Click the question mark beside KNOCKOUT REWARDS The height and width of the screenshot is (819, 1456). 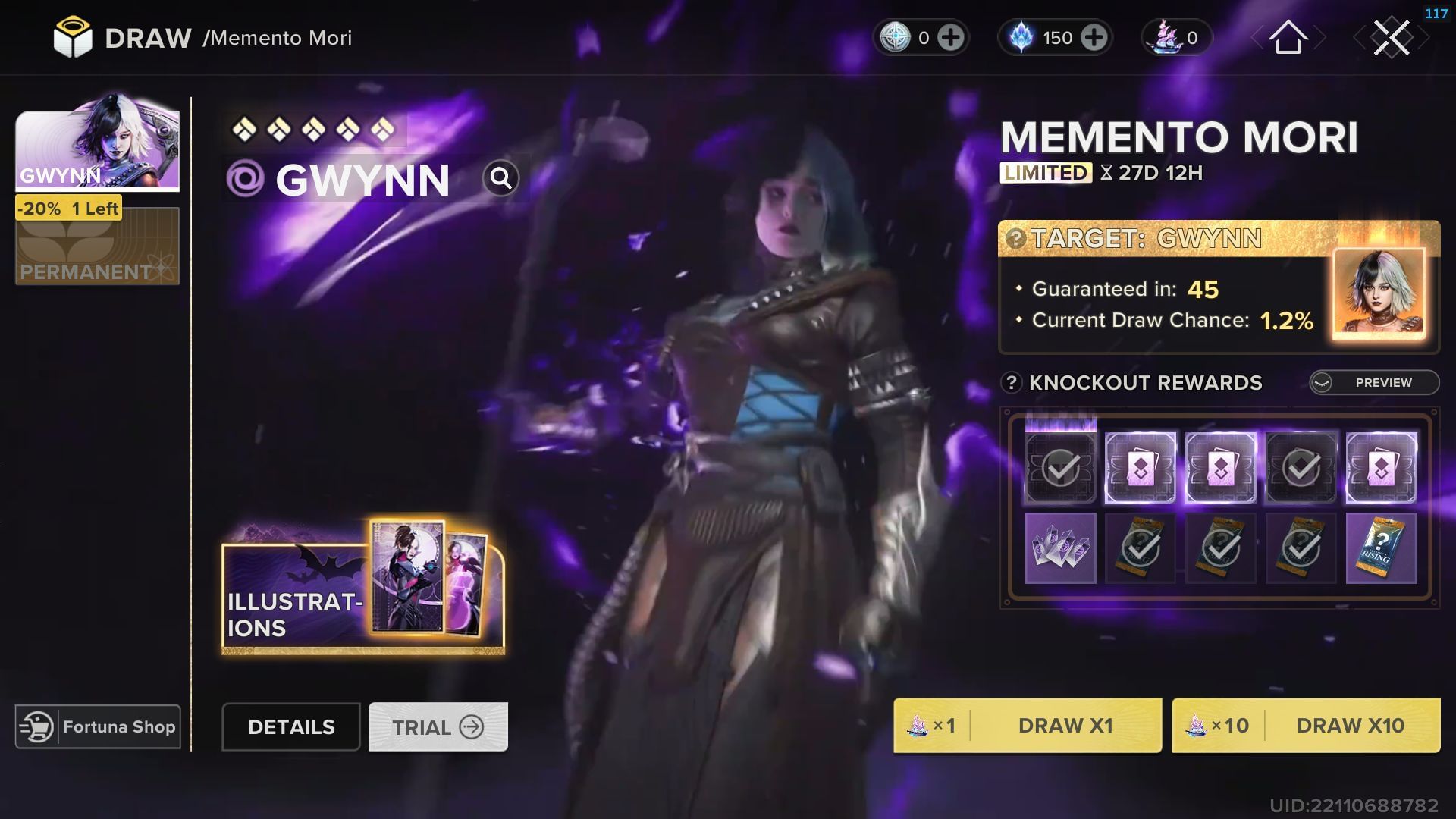pos(1012,383)
